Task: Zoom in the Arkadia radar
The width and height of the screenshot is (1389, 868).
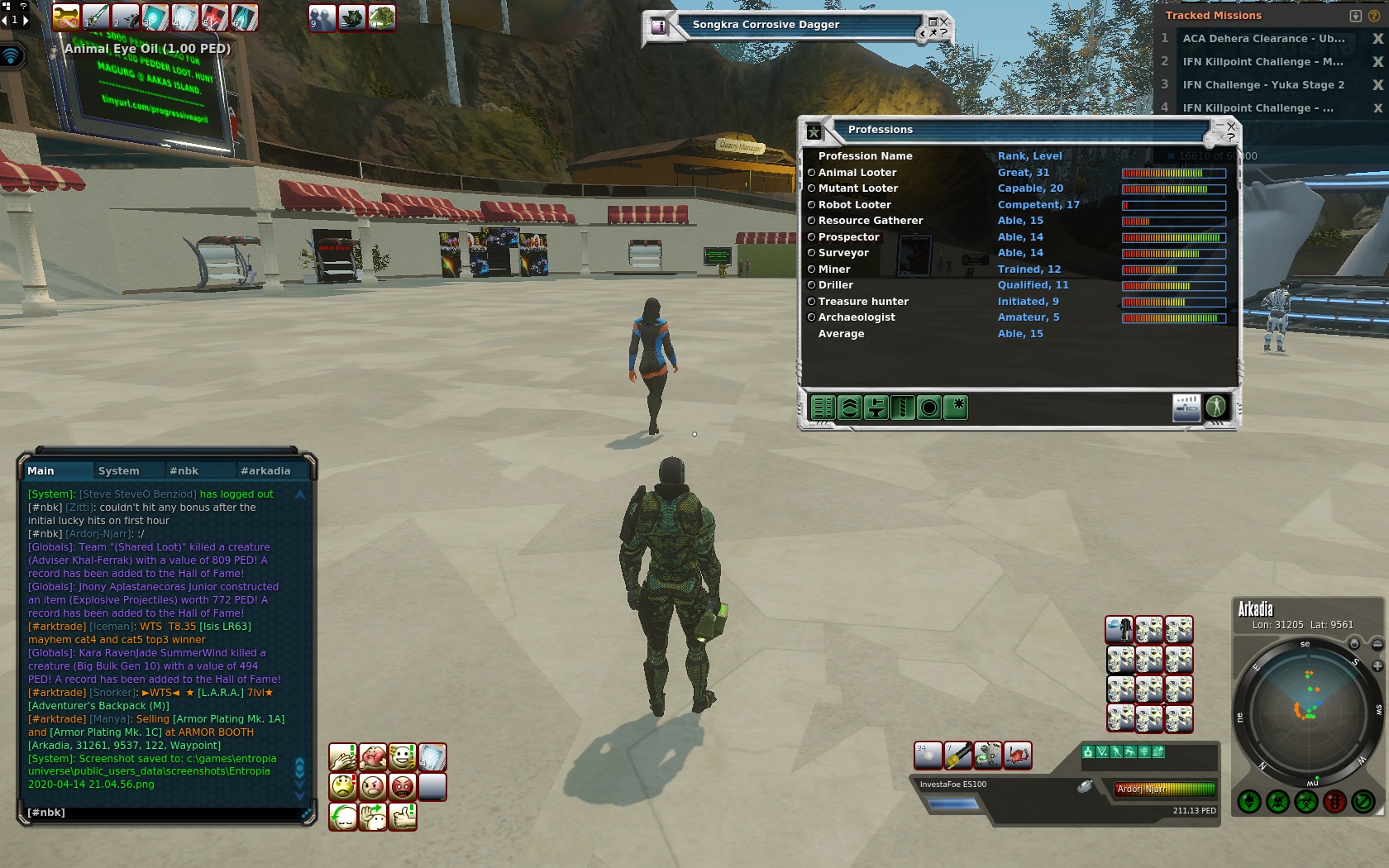Action: [1377, 665]
